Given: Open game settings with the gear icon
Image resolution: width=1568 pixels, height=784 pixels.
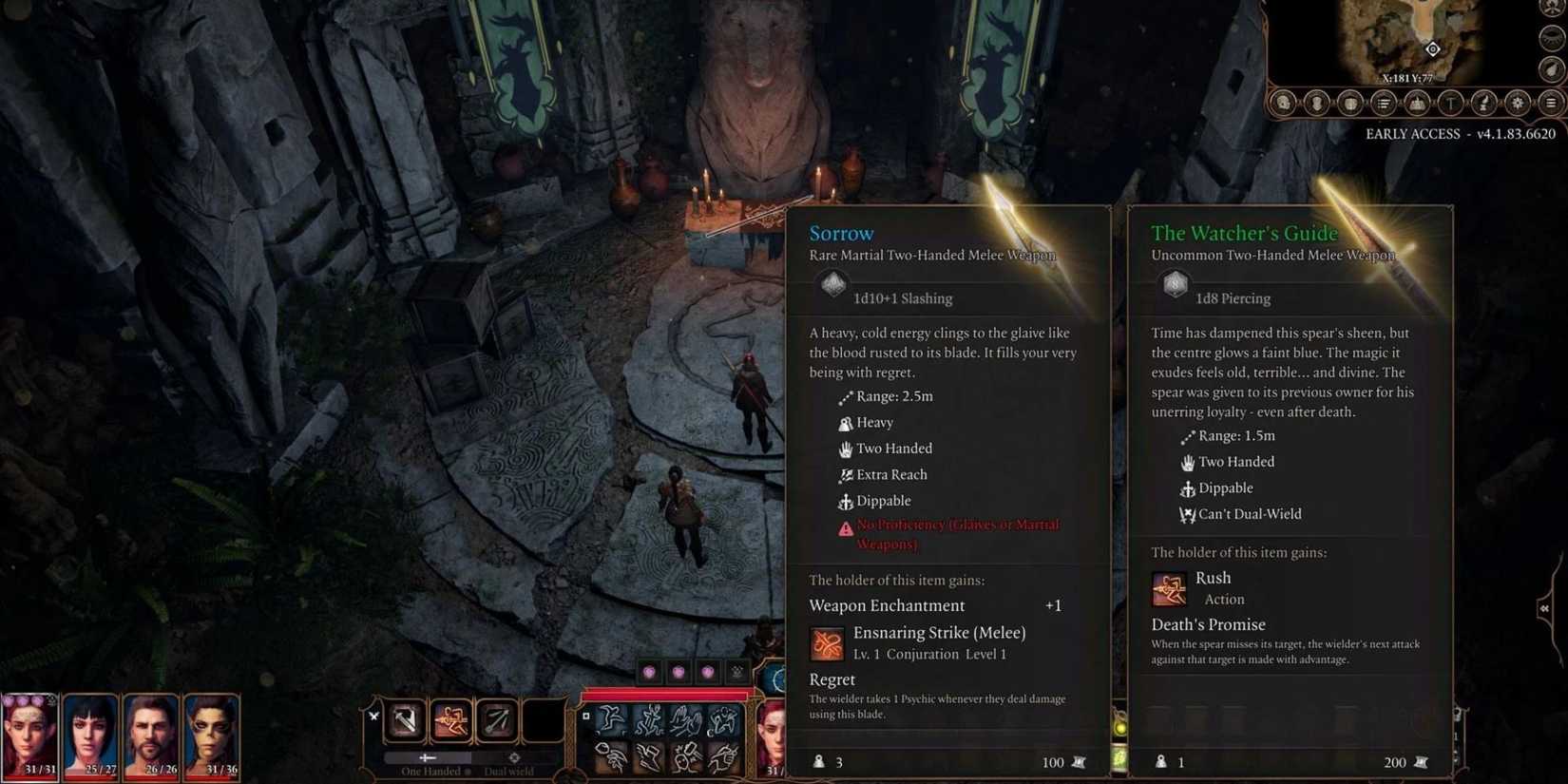Looking at the screenshot, I should point(1519,104).
